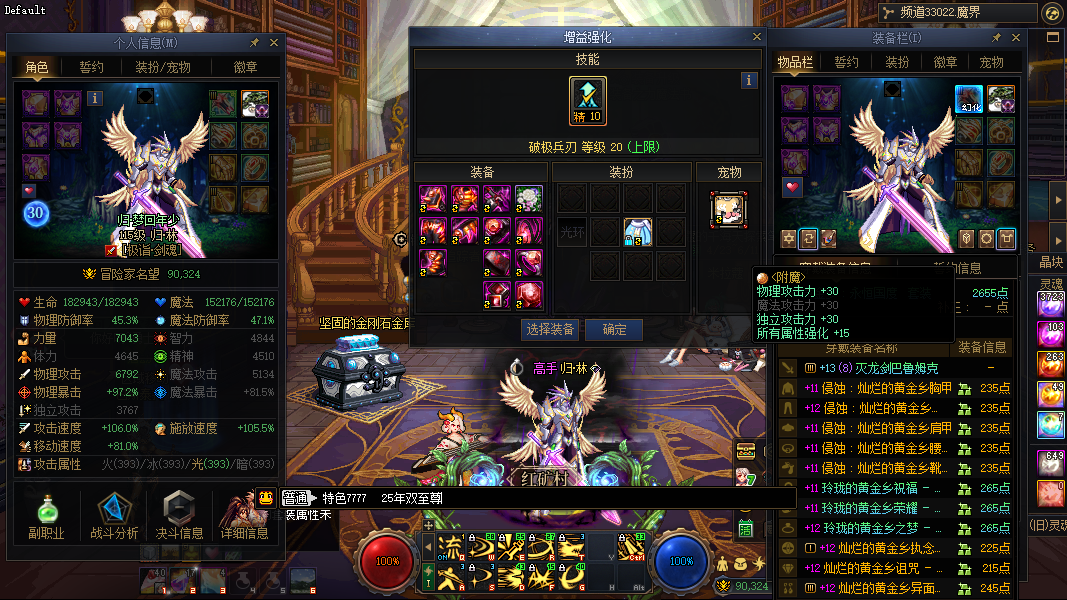Open the info button in the 技能 section

tap(749, 81)
